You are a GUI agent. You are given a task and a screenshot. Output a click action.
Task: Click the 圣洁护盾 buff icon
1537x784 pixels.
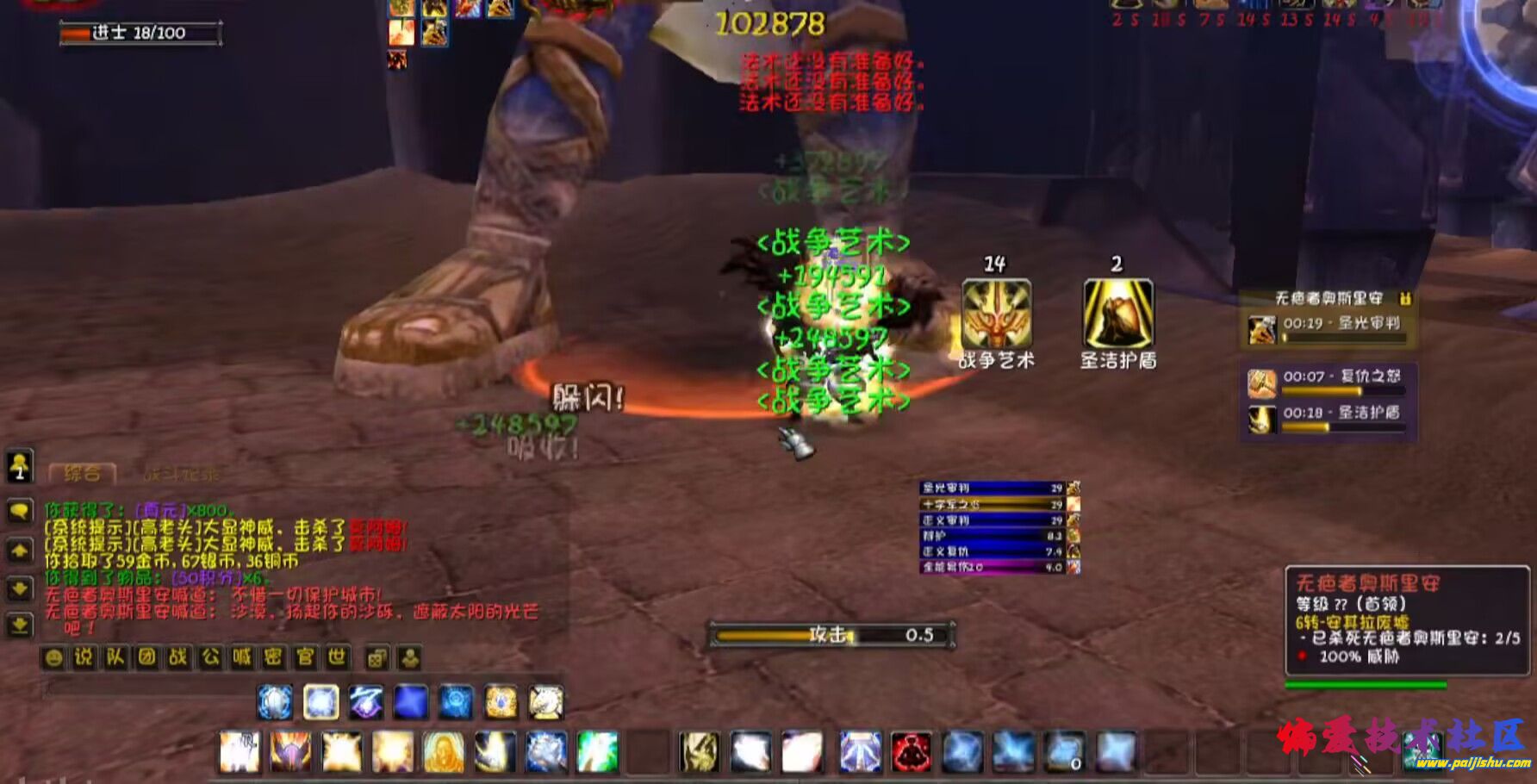pos(1117,314)
